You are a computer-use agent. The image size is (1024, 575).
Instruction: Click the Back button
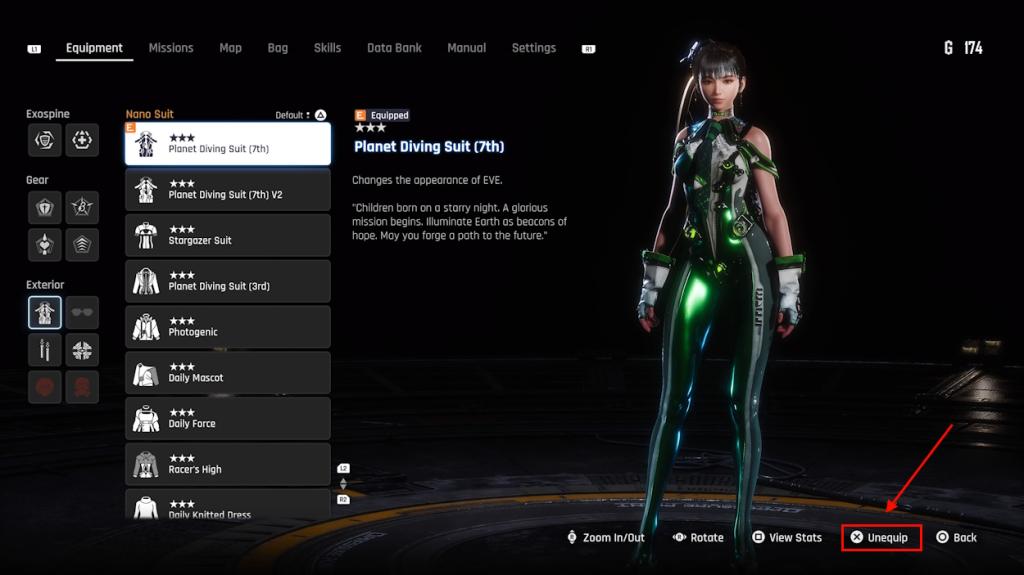tap(956, 538)
